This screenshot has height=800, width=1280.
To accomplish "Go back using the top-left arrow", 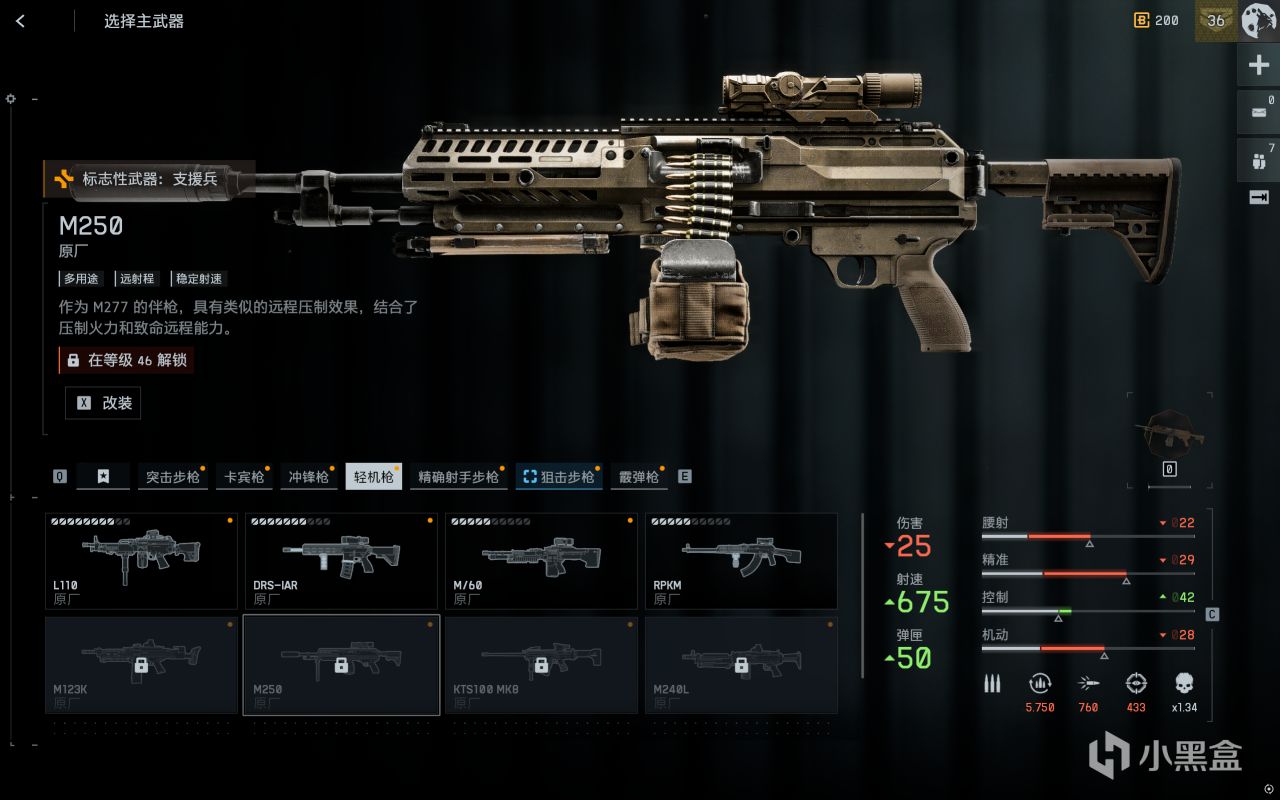I will click(x=20, y=21).
